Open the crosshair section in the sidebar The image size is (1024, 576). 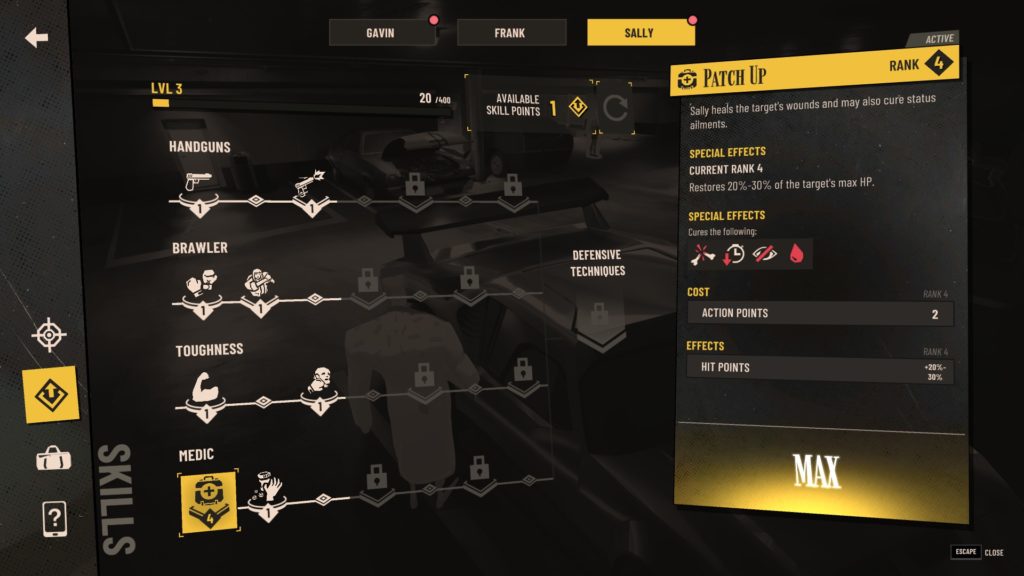tap(49, 335)
